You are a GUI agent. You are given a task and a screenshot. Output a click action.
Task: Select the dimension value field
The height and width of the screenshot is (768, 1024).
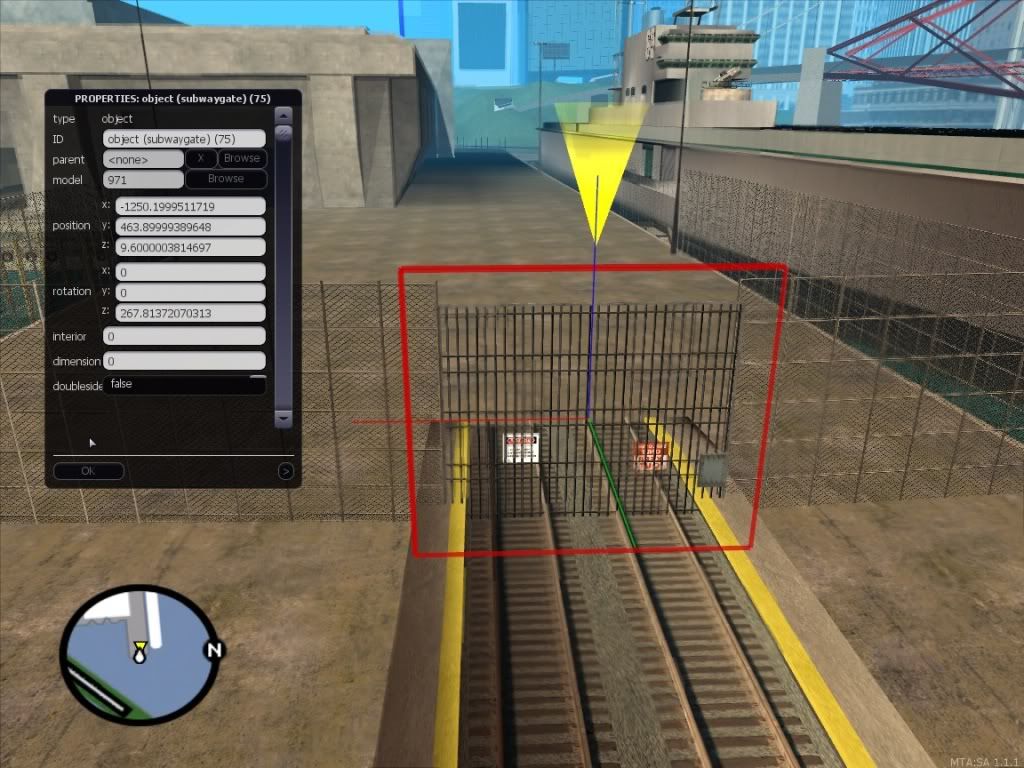point(184,361)
